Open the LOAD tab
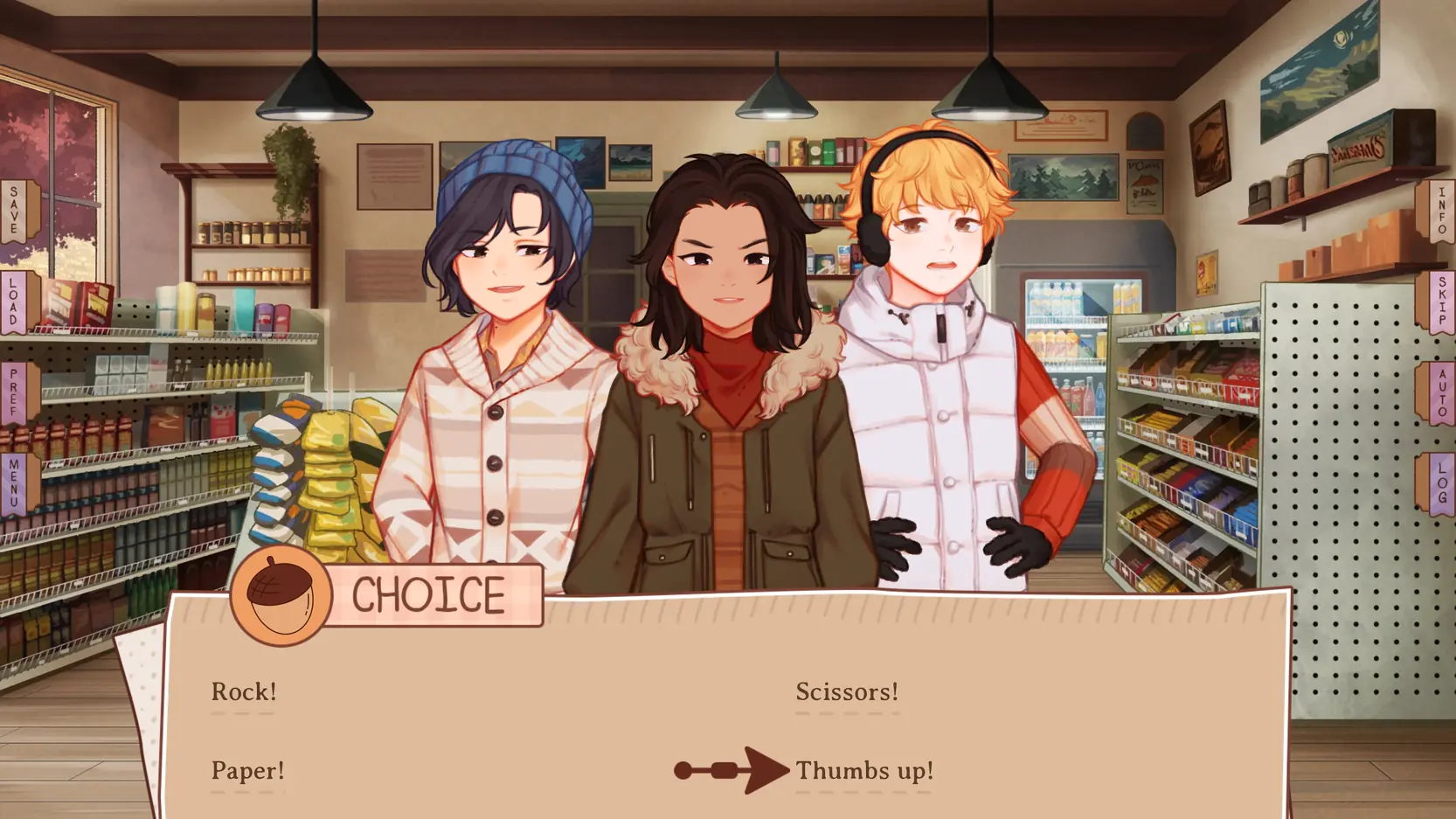 coord(15,302)
